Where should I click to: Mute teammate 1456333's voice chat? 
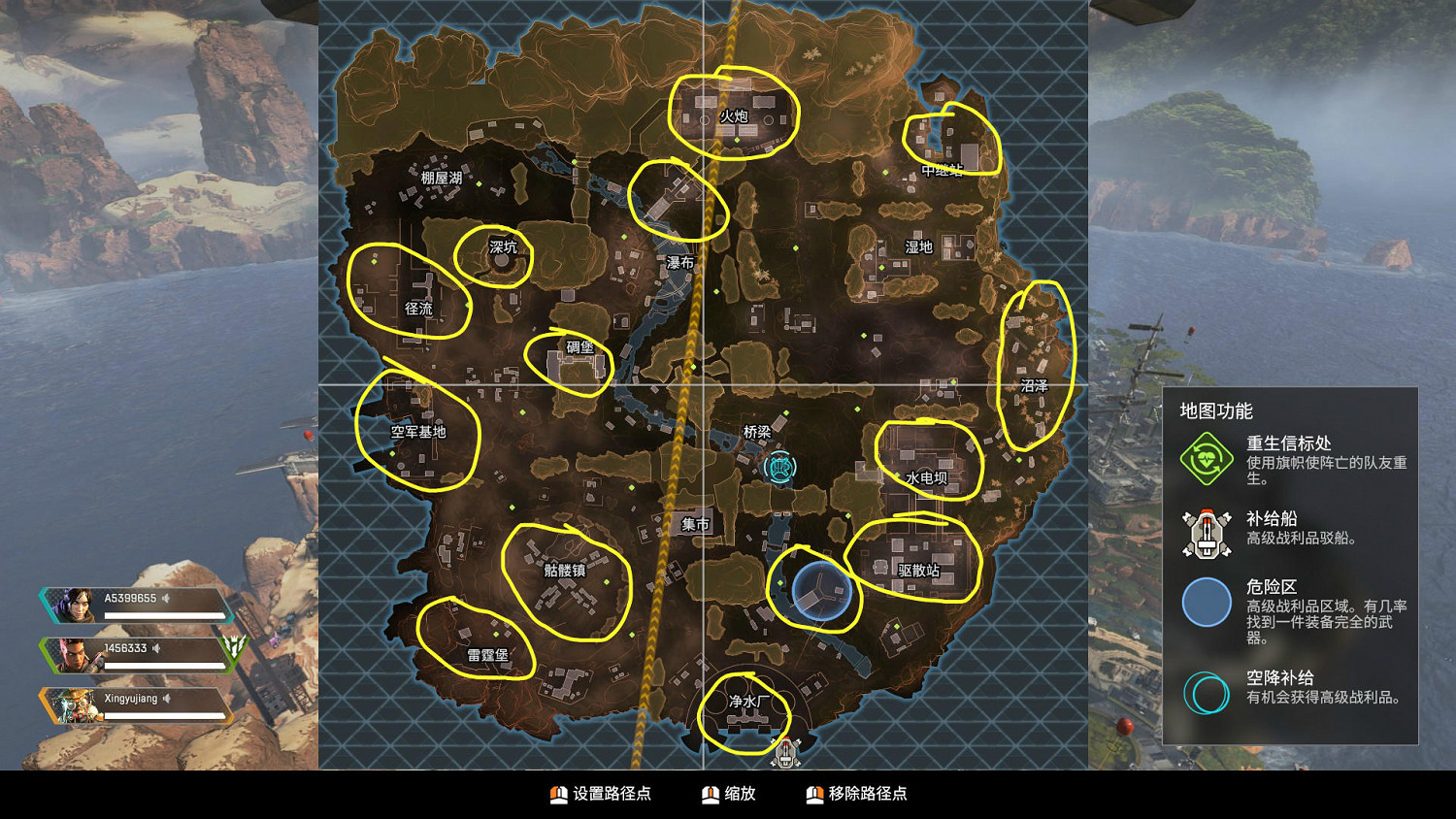tap(156, 648)
